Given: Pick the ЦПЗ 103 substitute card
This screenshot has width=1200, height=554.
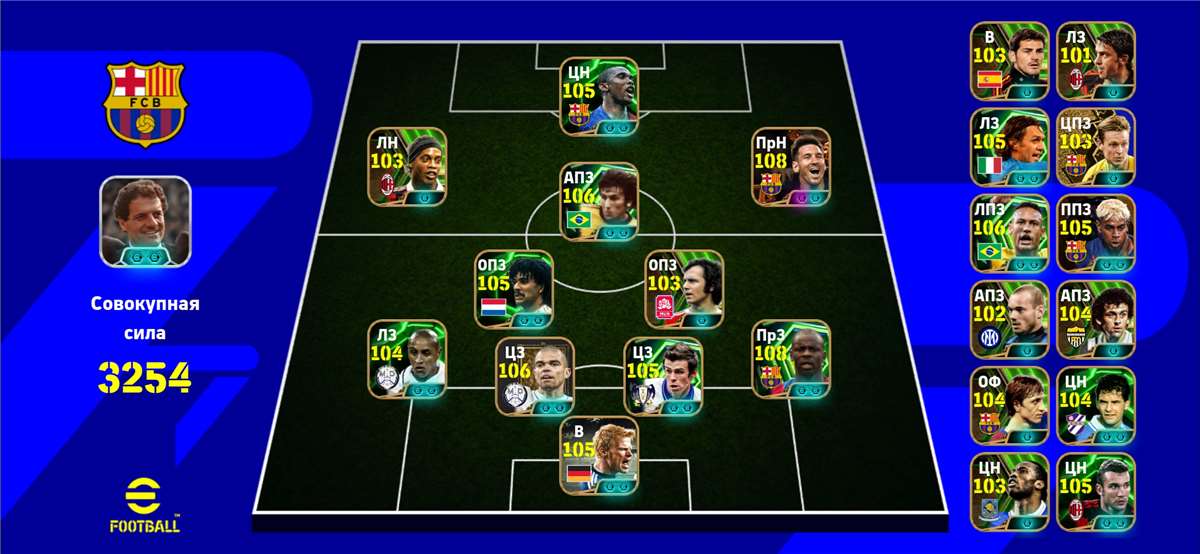Looking at the screenshot, I should [x=1096, y=148].
